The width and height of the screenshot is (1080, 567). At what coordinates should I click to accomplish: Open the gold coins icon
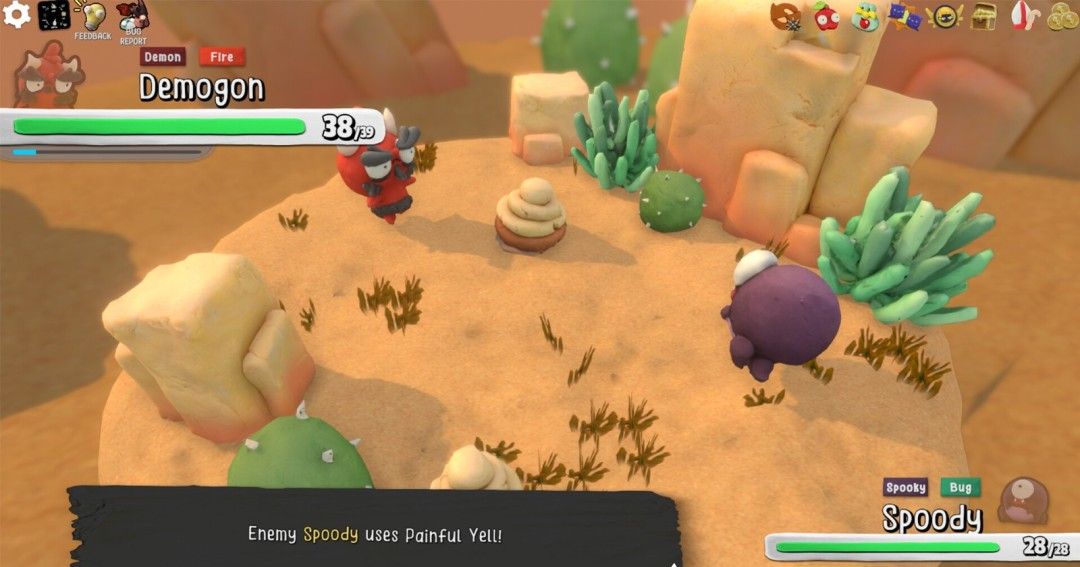[1061, 17]
